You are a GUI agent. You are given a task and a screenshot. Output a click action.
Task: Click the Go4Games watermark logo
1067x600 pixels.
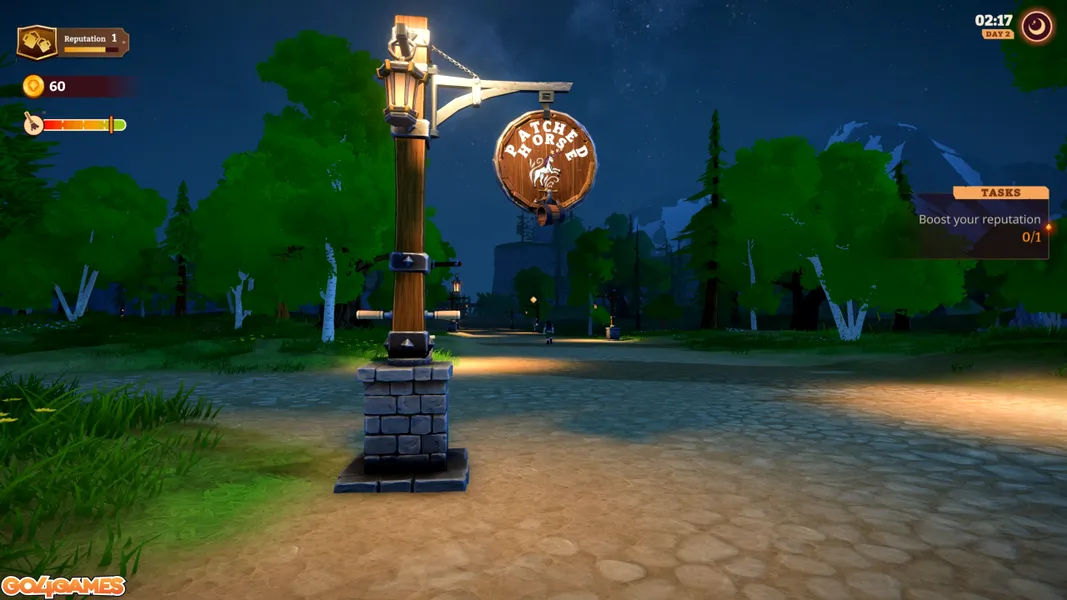[x=63, y=586]
